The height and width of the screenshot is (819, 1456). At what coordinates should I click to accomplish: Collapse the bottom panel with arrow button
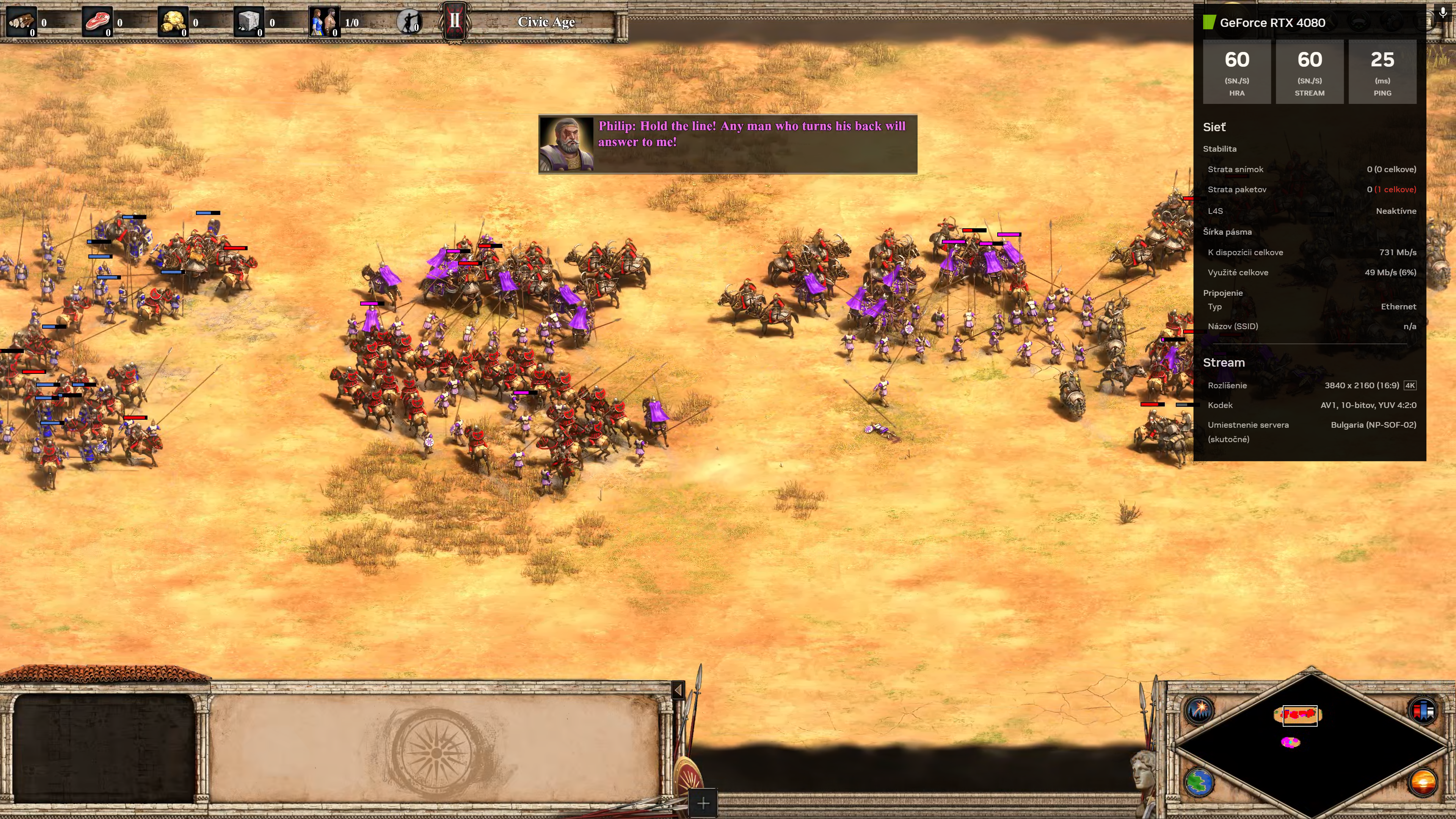tap(678, 690)
